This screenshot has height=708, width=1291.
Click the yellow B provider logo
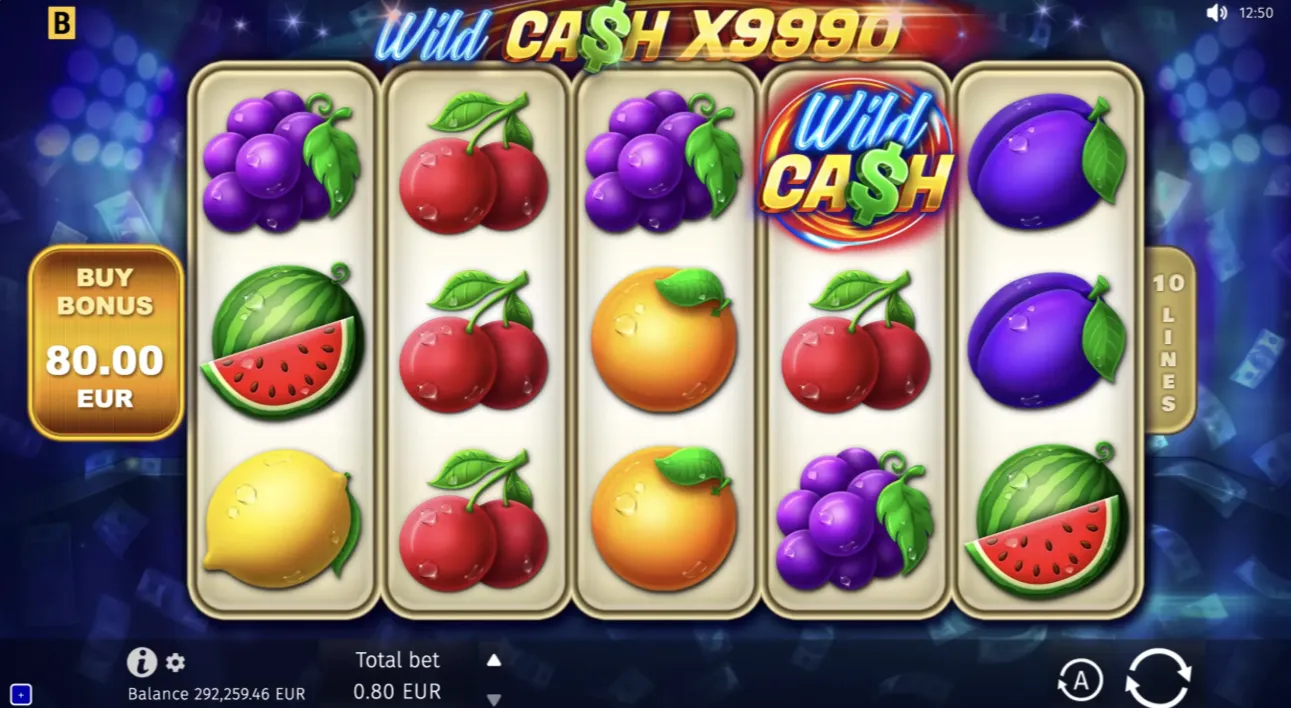click(62, 24)
